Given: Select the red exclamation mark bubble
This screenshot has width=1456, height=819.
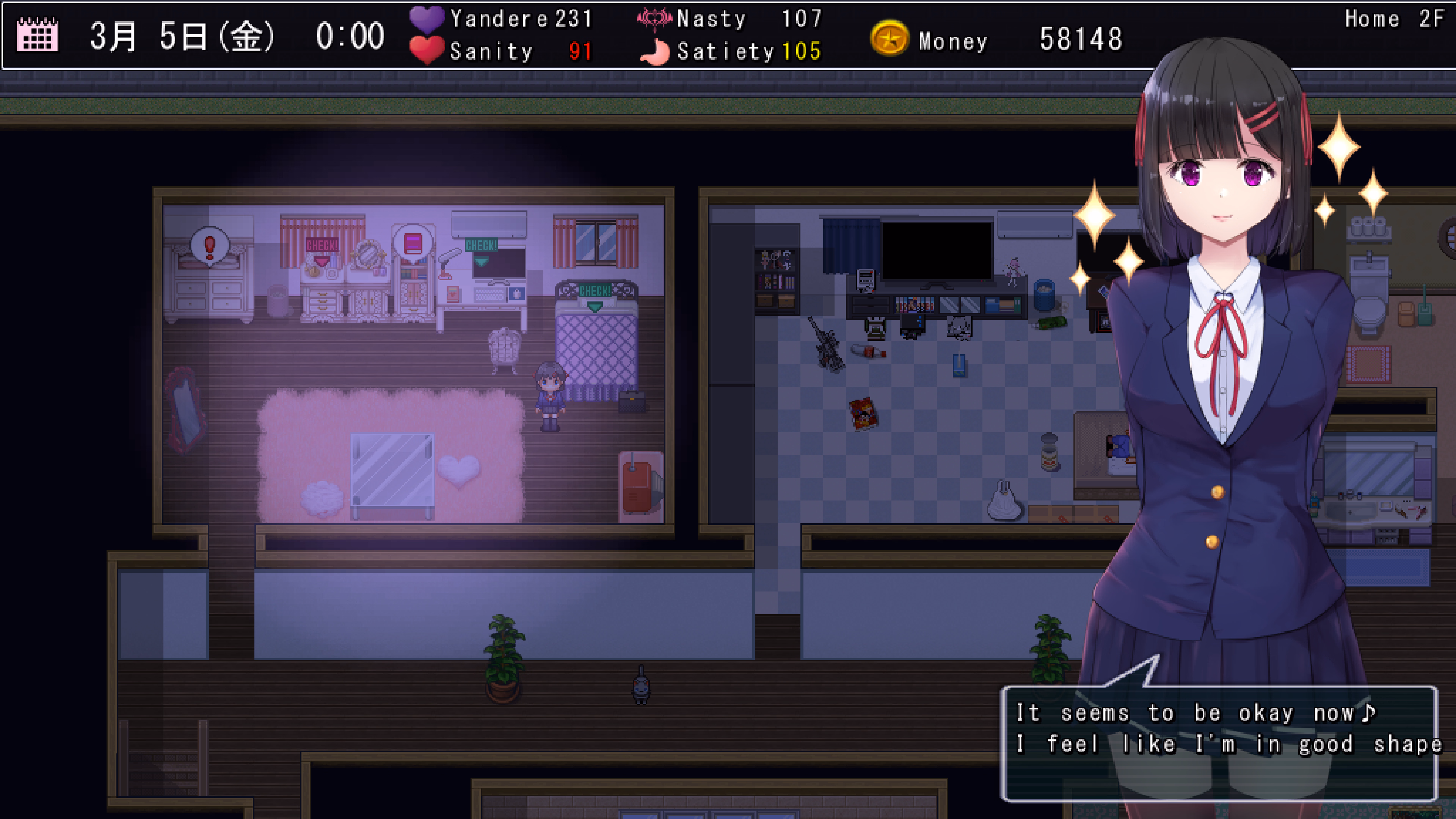Looking at the screenshot, I should click(210, 246).
